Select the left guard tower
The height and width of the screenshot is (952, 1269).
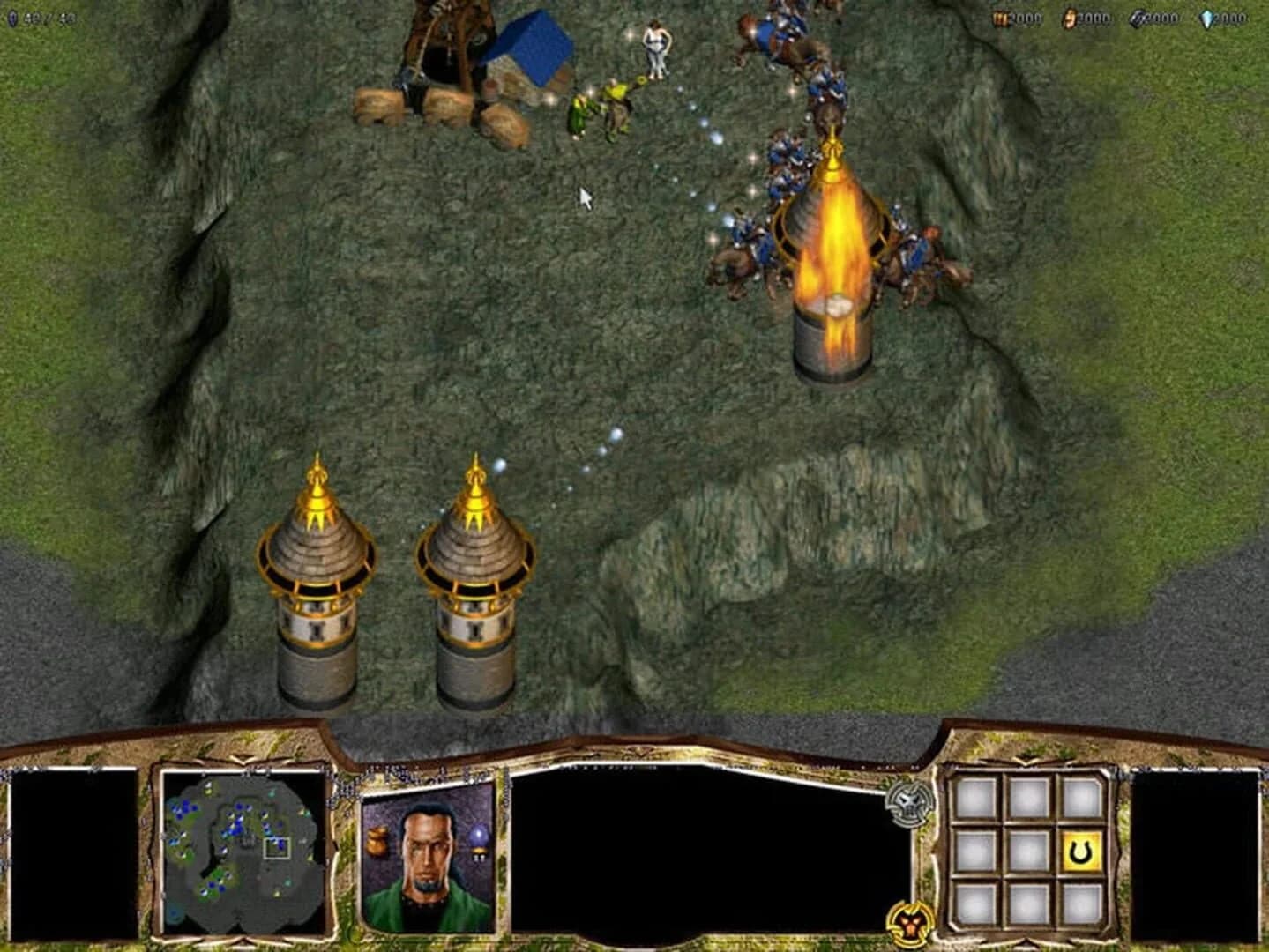(316, 591)
